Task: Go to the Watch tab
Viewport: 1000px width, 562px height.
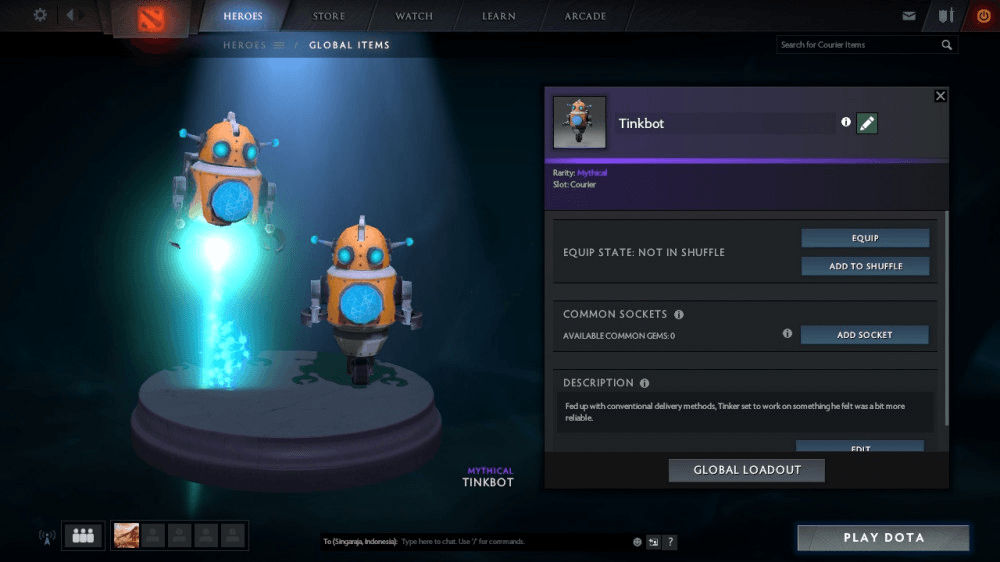Action: 414,16
